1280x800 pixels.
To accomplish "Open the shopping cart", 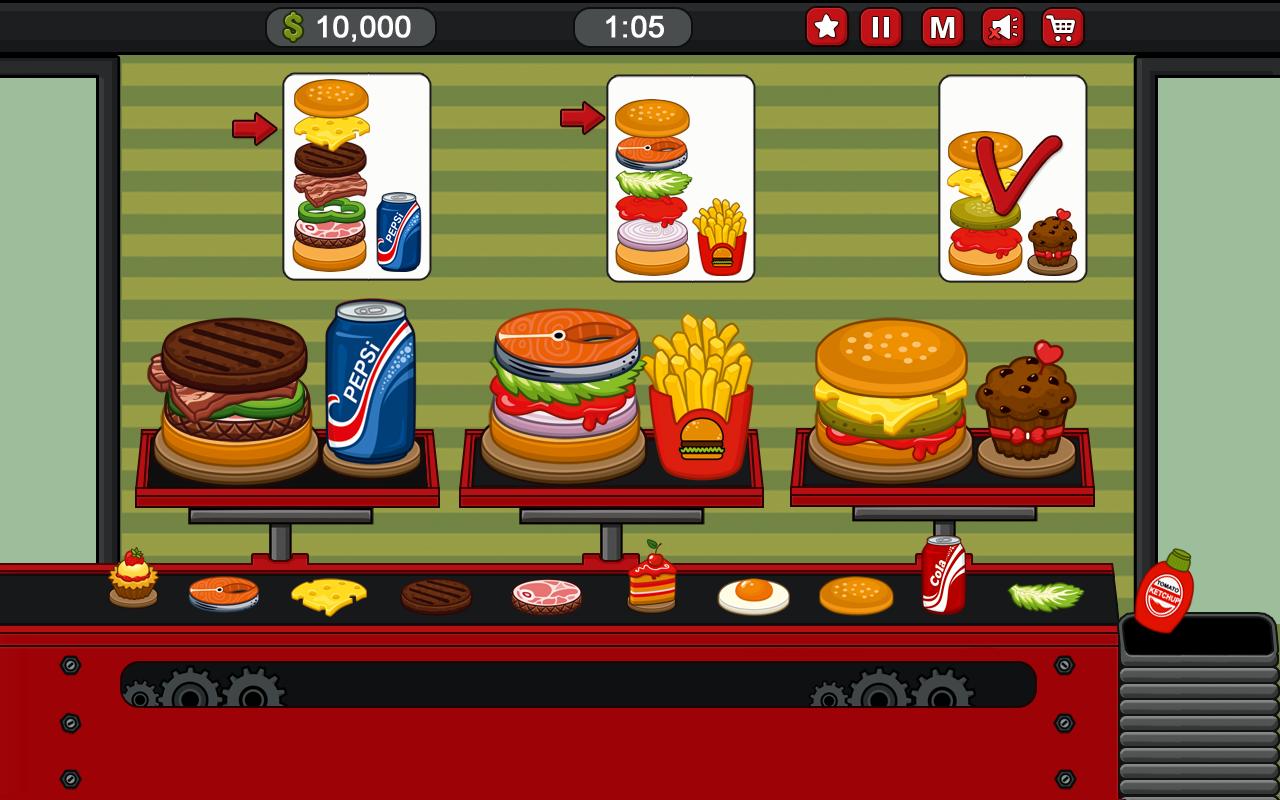I will click(1064, 27).
